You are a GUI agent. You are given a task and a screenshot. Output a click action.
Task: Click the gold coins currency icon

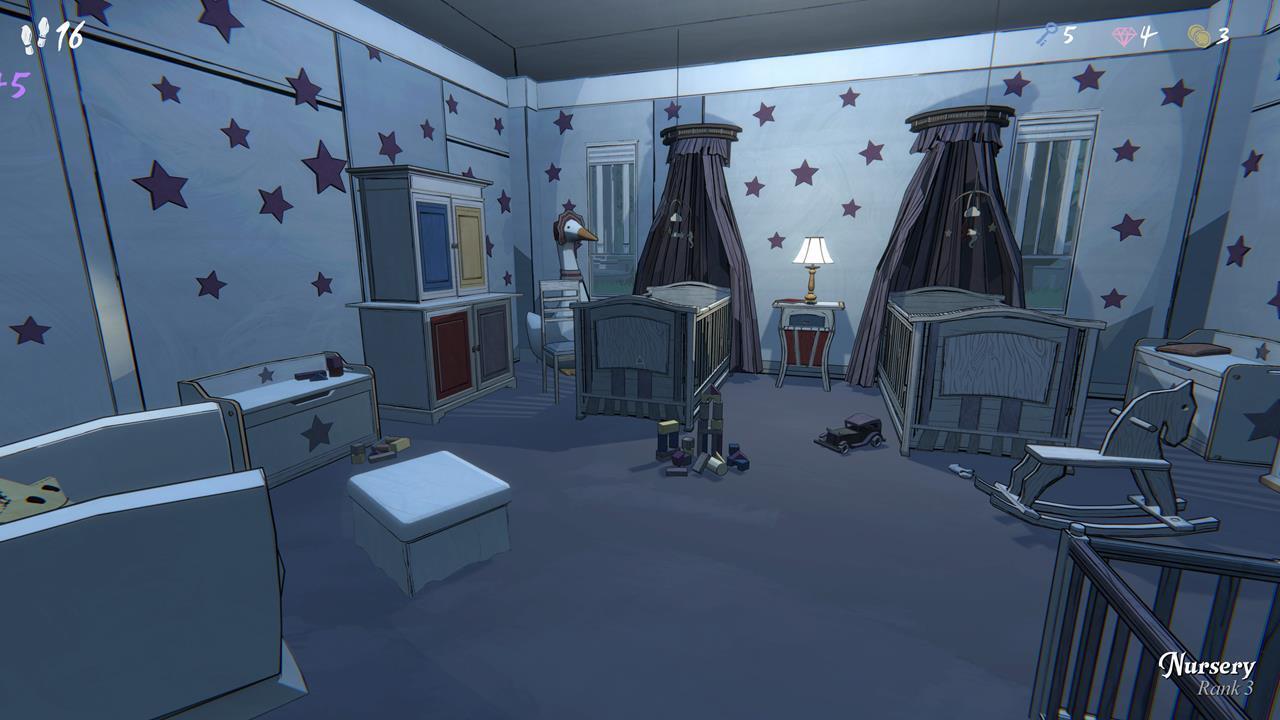point(1199,35)
